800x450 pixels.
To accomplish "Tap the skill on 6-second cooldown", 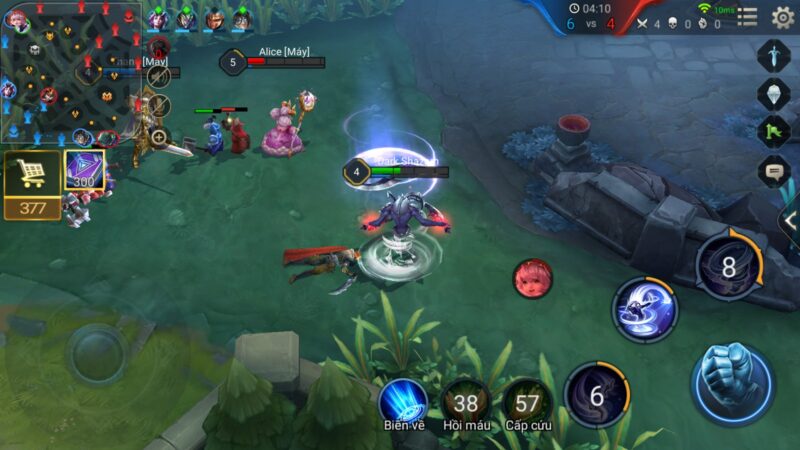I will click(596, 395).
